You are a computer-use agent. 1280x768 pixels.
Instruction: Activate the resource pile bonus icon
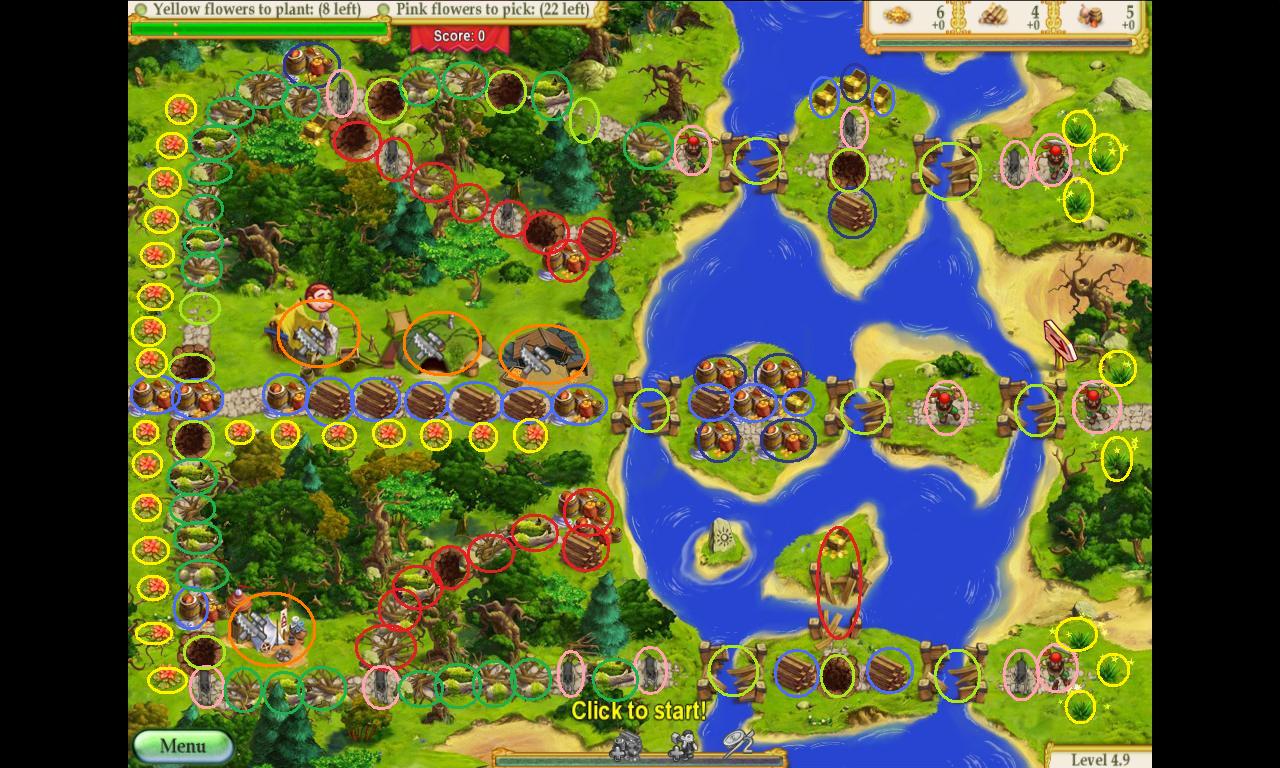(x=627, y=743)
